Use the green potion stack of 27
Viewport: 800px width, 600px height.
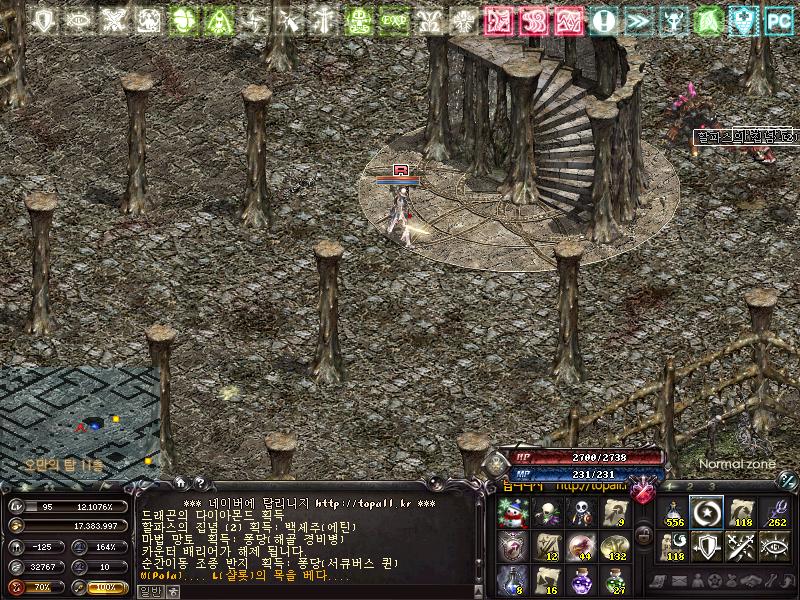tap(613, 579)
